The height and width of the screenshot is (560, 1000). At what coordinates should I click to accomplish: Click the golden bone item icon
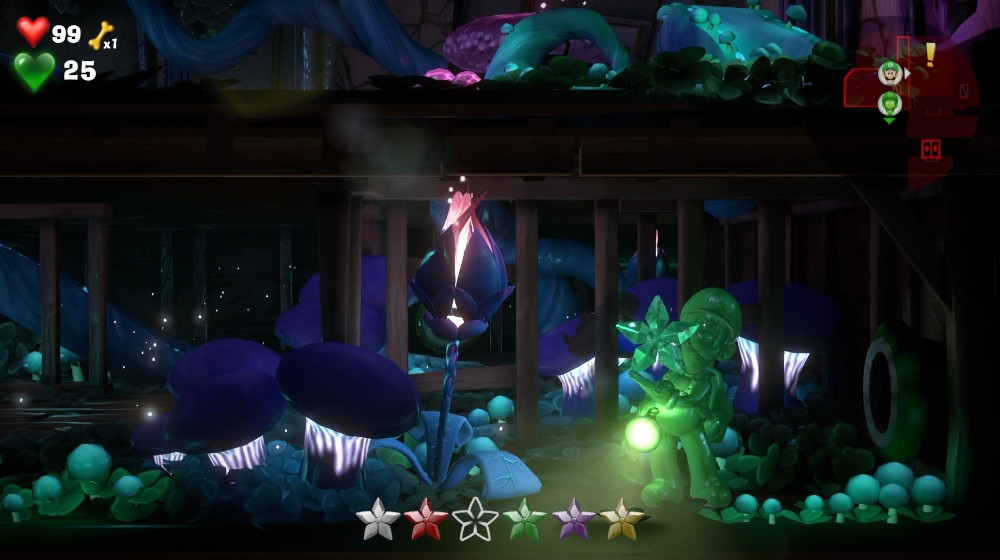pos(100,35)
